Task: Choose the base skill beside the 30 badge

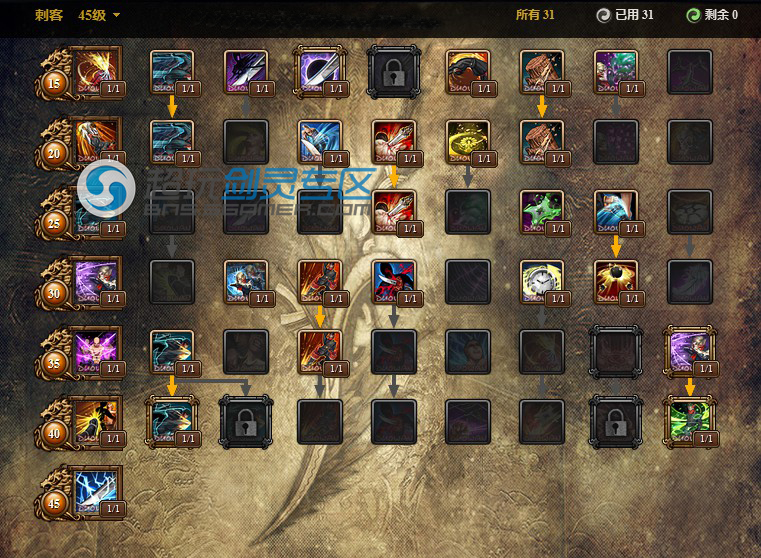Action: pyautogui.click(x=97, y=280)
